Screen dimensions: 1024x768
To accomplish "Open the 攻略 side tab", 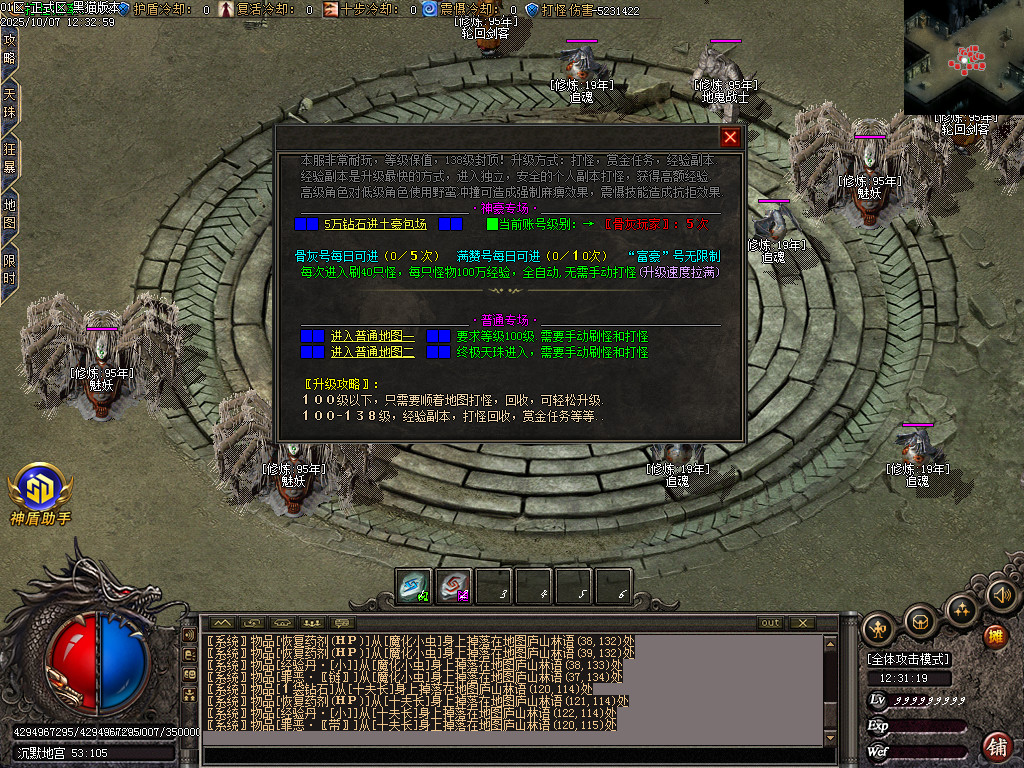I will point(9,50).
